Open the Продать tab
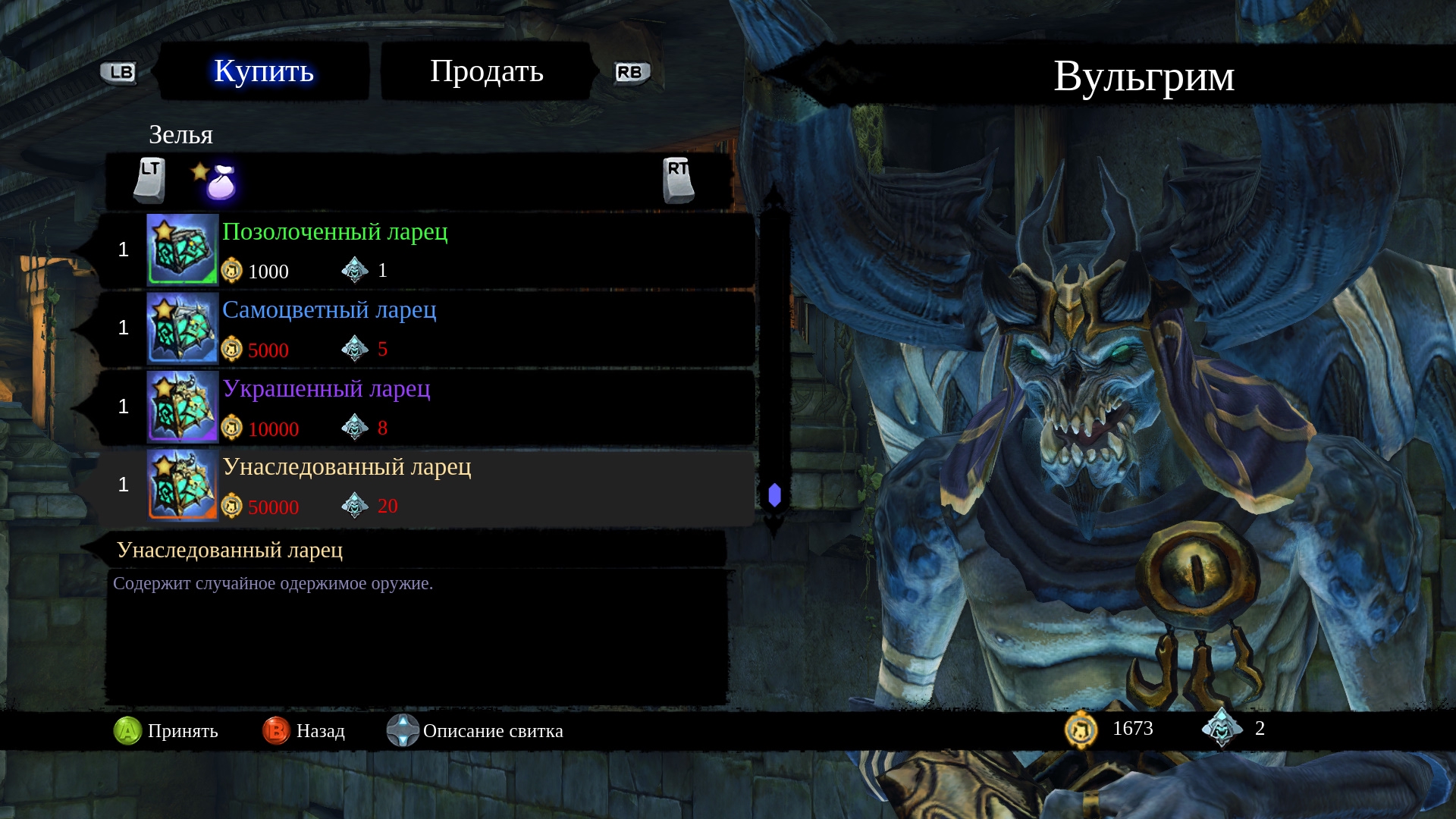This screenshot has height=819, width=1456. point(486,71)
